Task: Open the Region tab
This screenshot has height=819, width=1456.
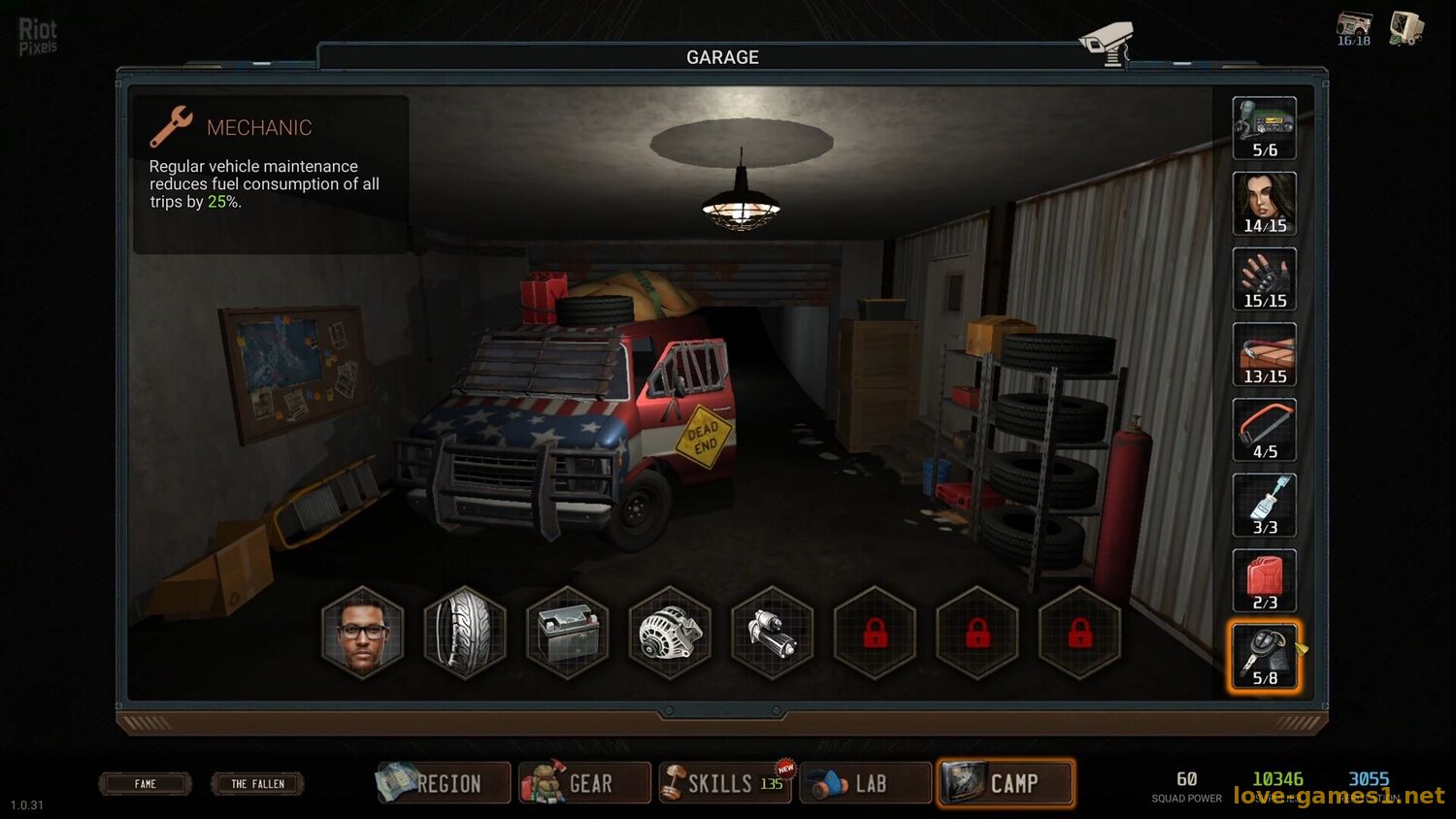Action: [443, 783]
